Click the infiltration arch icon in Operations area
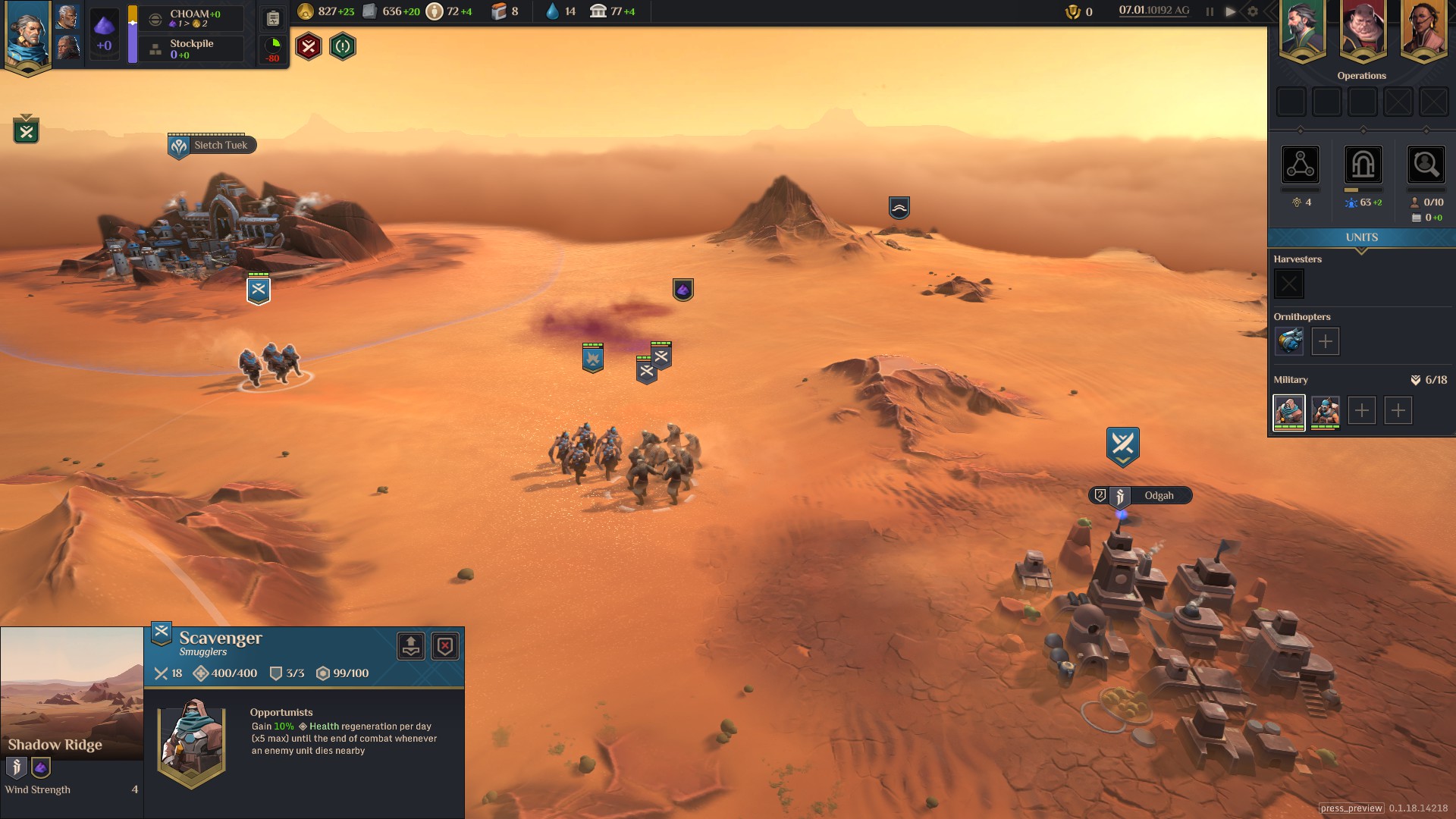 click(x=1363, y=165)
